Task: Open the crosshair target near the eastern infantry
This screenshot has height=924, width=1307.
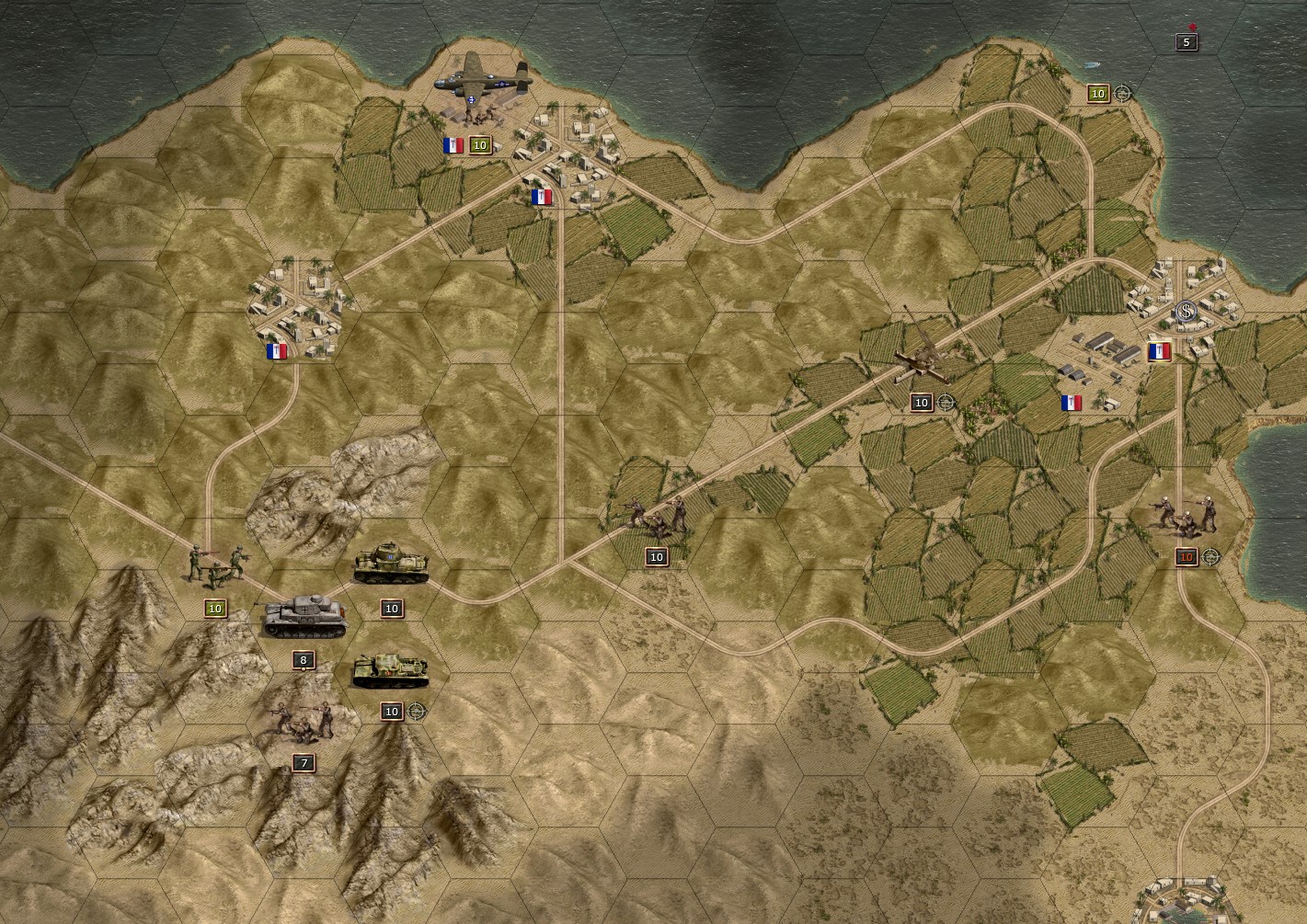Action: pos(1213,556)
